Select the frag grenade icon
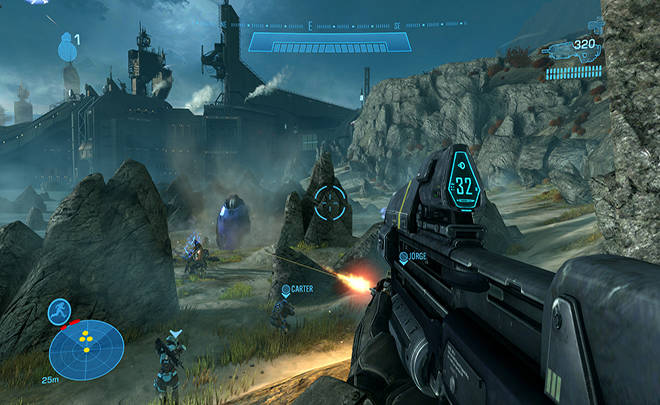 [67, 47]
